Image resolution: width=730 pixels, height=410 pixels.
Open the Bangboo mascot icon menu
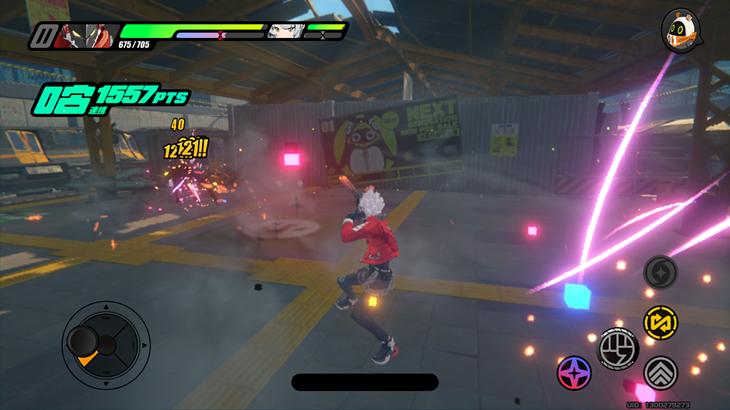[679, 31]
